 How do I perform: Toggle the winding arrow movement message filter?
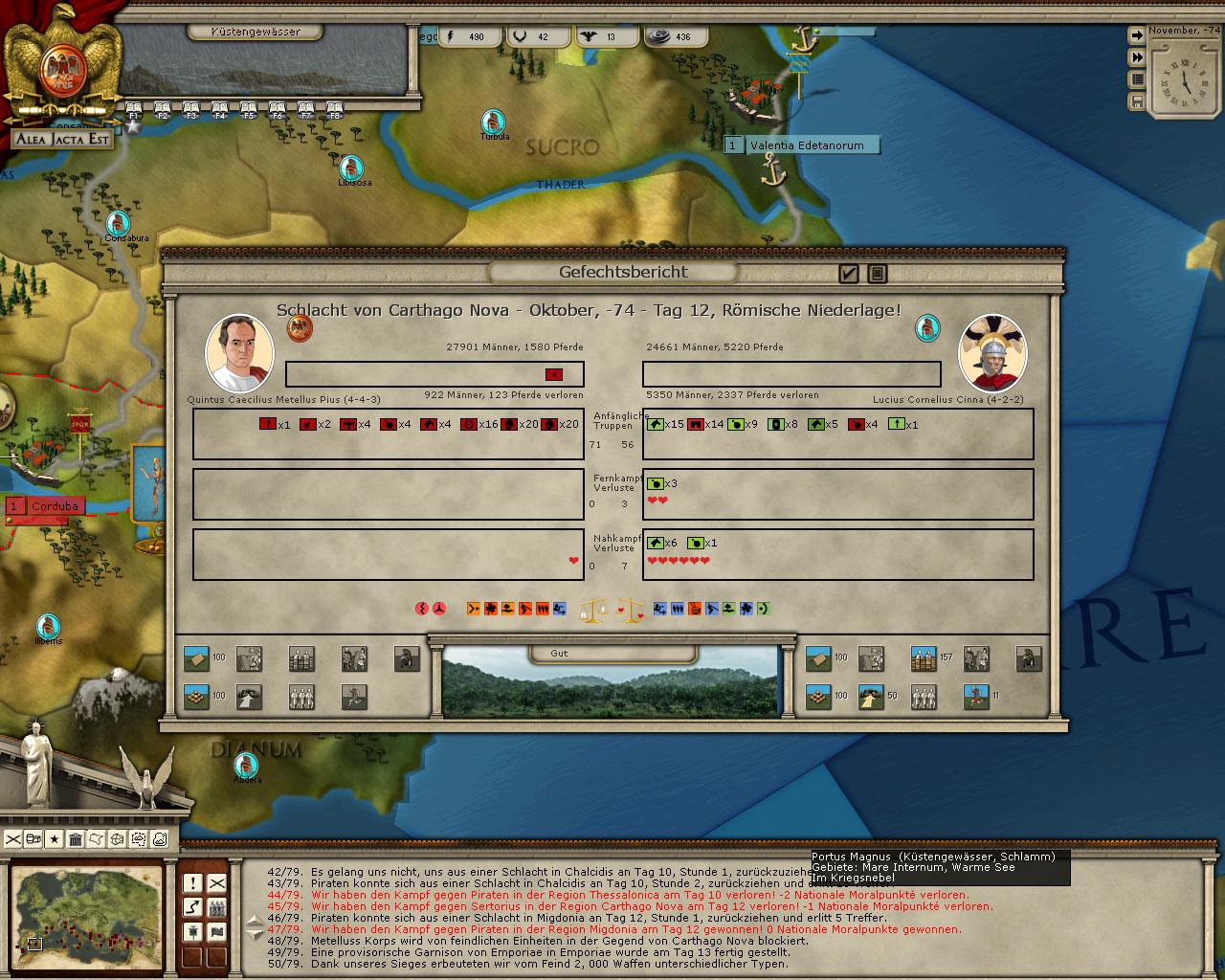tap(193, 906)
